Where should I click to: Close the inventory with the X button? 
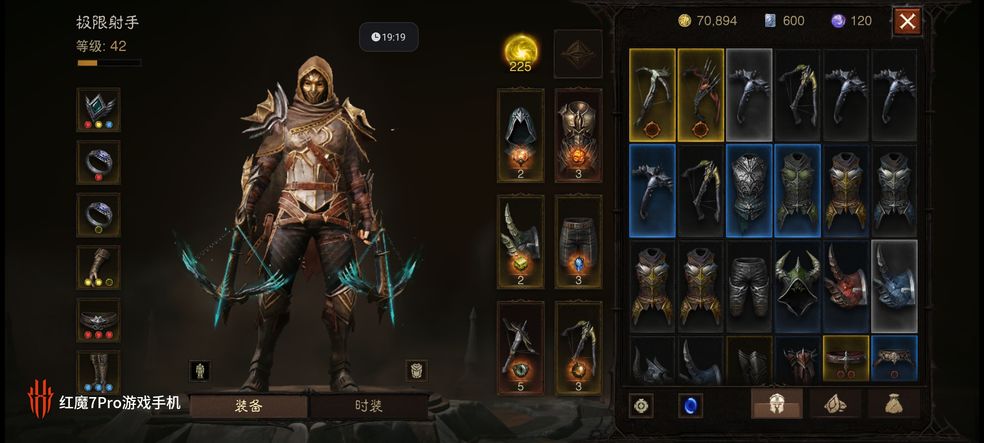pos(907,21)
